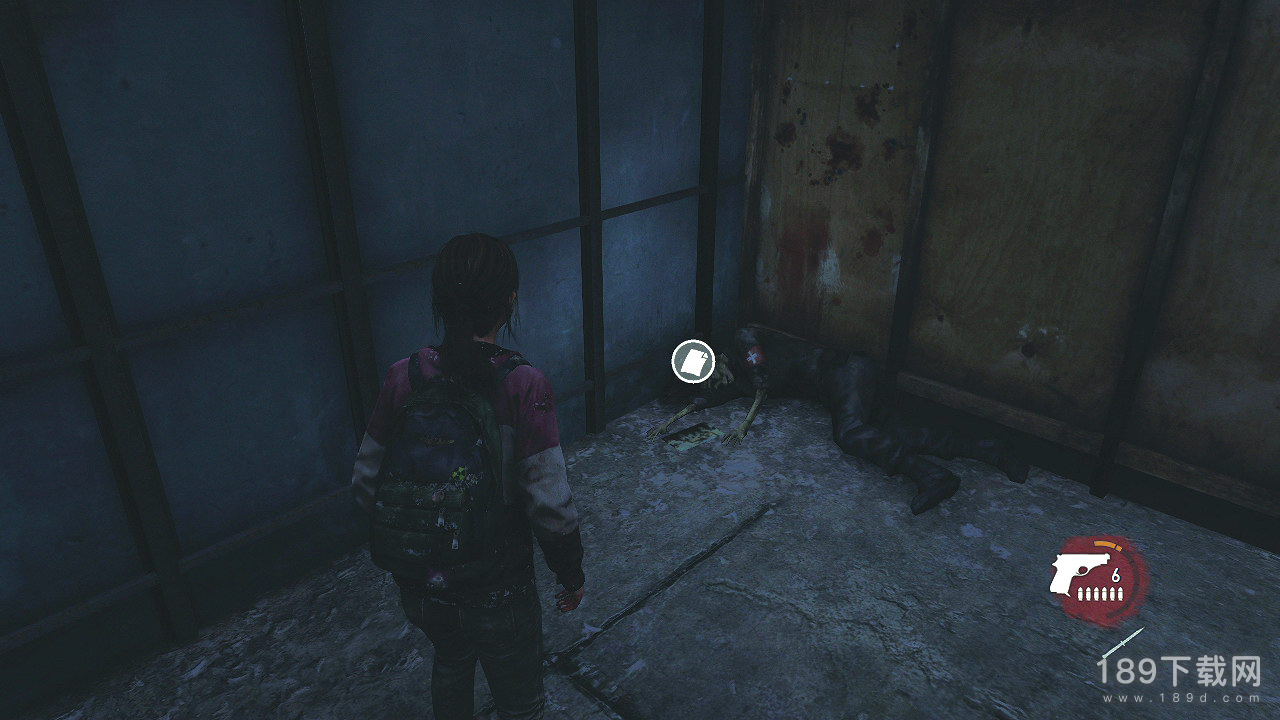Select the note pickup marker icon
Image resolution: width=1280 pixels, height=720 pixels.
693,361
